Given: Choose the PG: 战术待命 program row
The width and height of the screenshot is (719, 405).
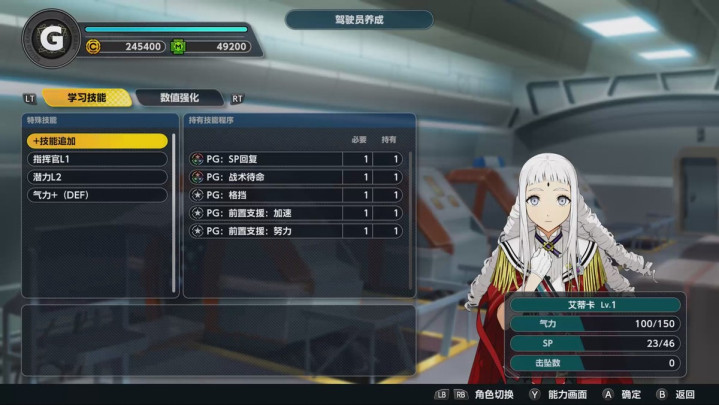Looking at the screenshot, I should pos(295,177).
